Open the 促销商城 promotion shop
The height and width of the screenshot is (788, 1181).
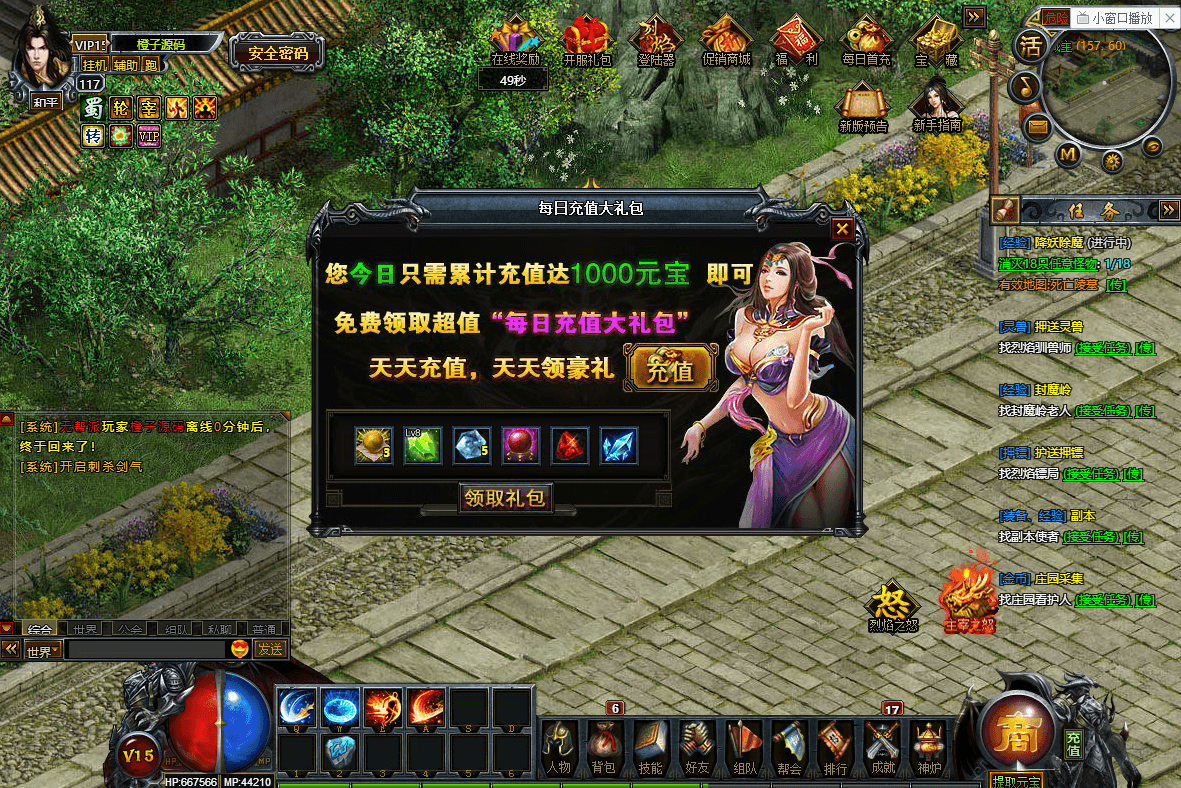726,42
